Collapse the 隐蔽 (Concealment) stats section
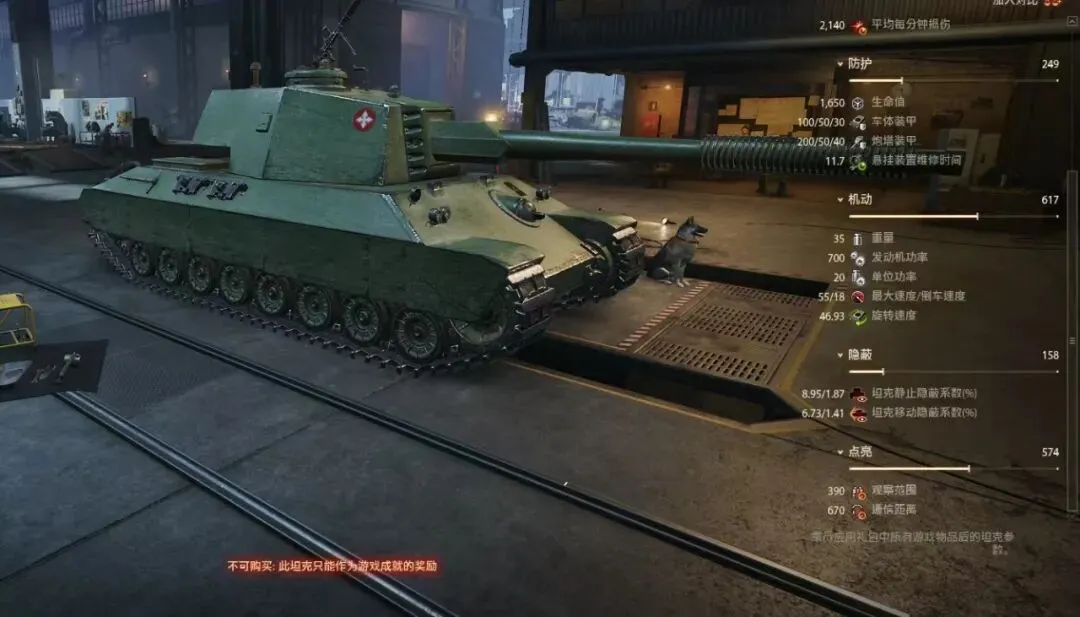This screenshot has height=617, width=1080. tap(841, 354)
